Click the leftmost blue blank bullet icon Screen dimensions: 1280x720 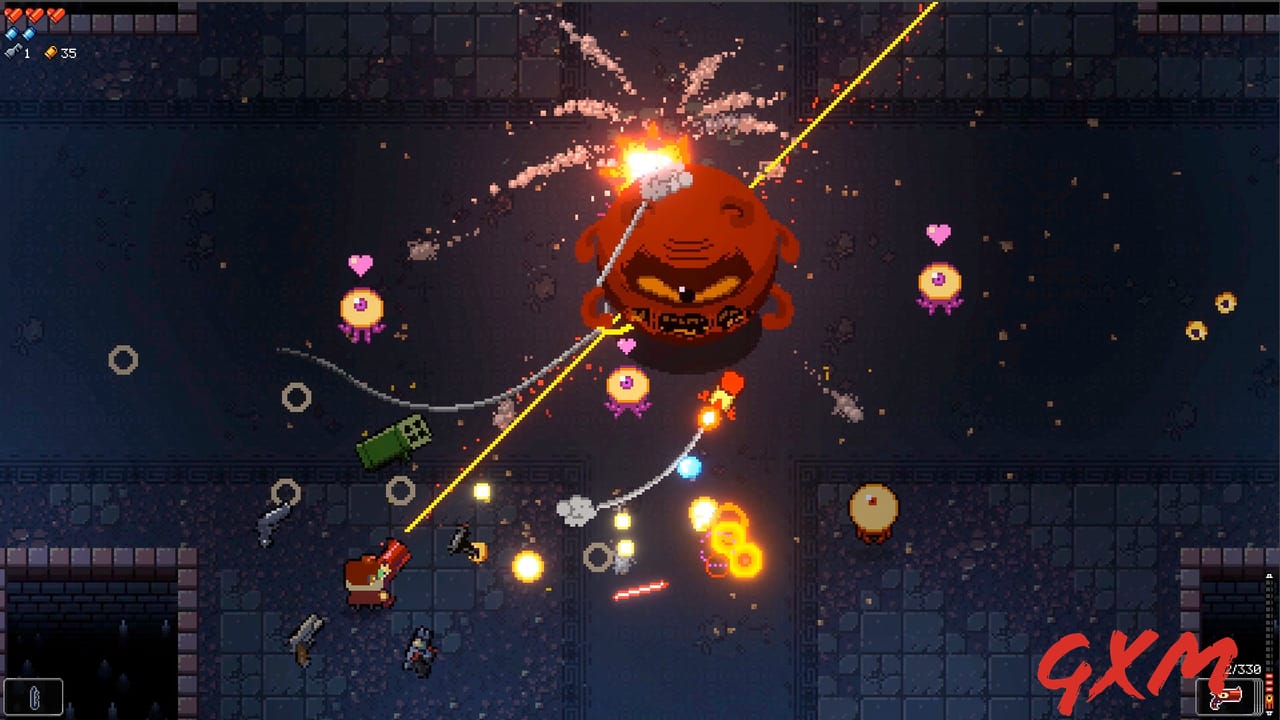pyautogui.click(x=11, y=33)
